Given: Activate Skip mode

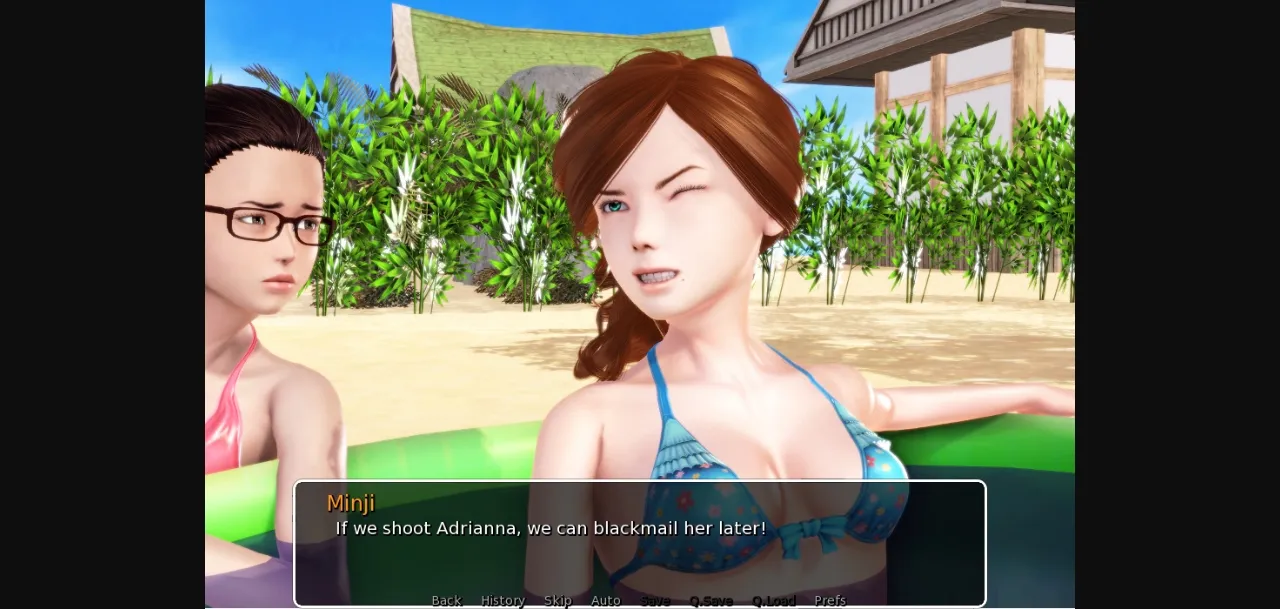Looking at the screenshot, I should tap(557, 600).
